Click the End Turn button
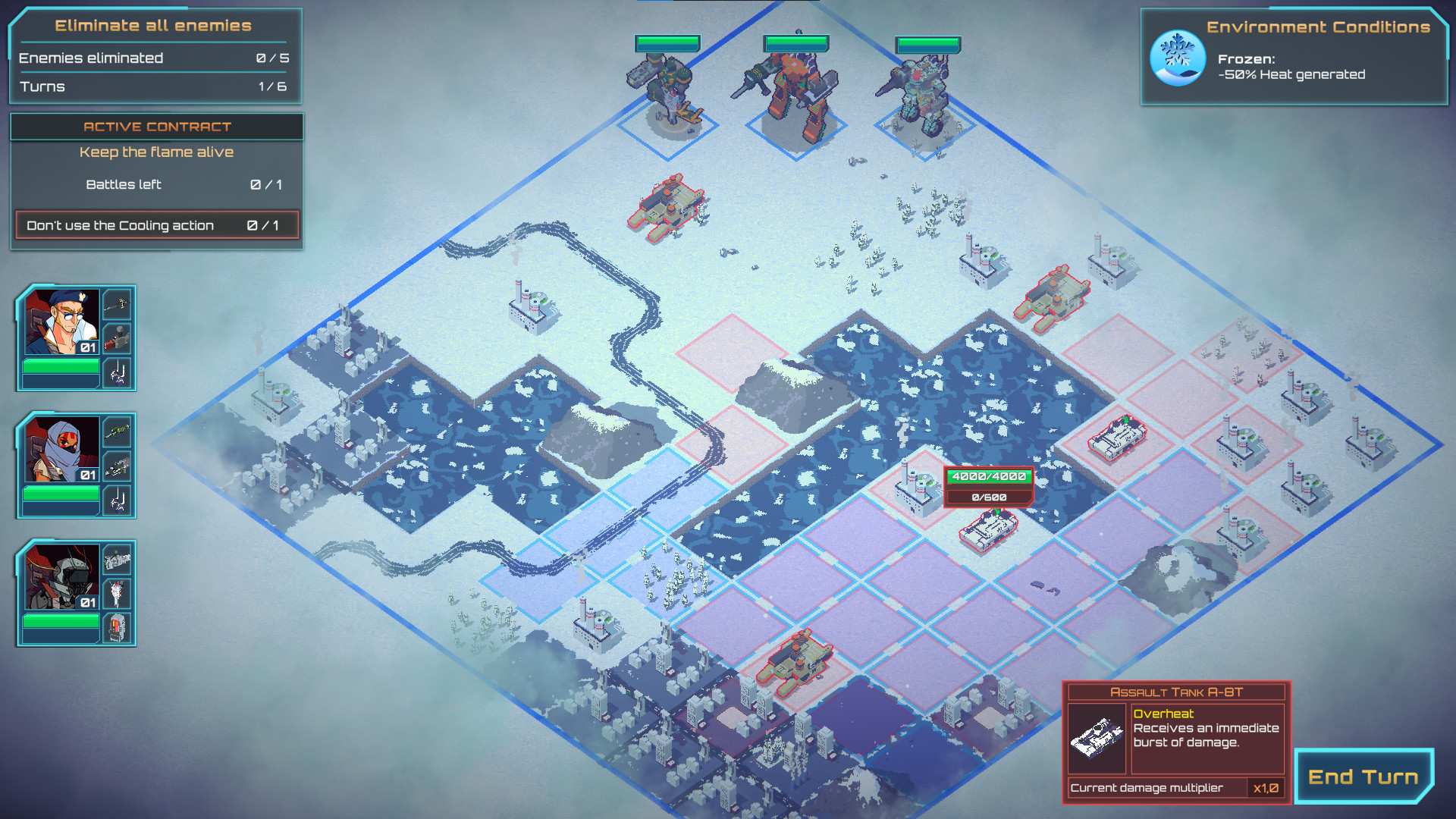 tap(1362, 776)
